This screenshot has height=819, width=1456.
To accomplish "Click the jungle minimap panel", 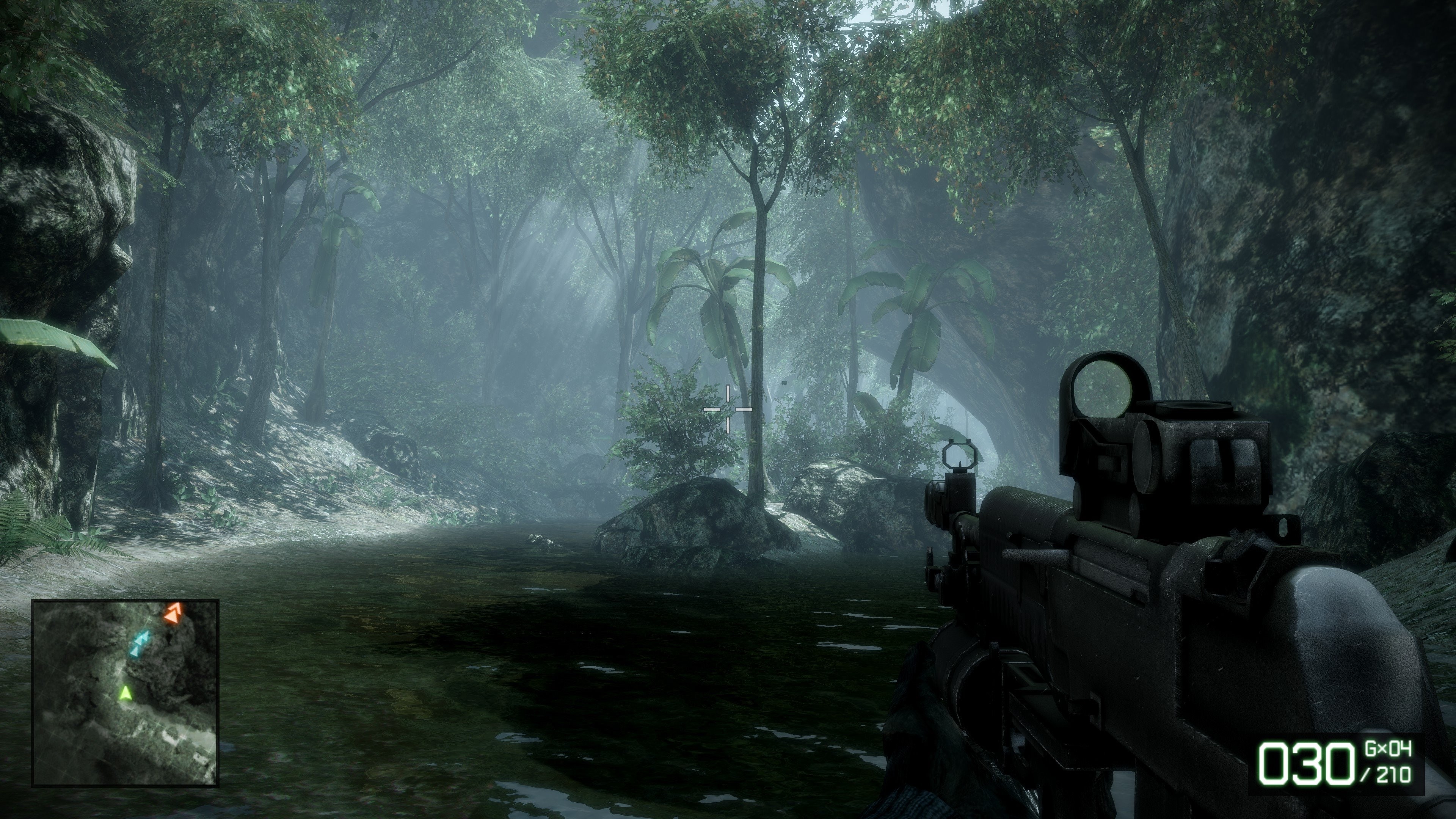I will click(x=125, y=692).
